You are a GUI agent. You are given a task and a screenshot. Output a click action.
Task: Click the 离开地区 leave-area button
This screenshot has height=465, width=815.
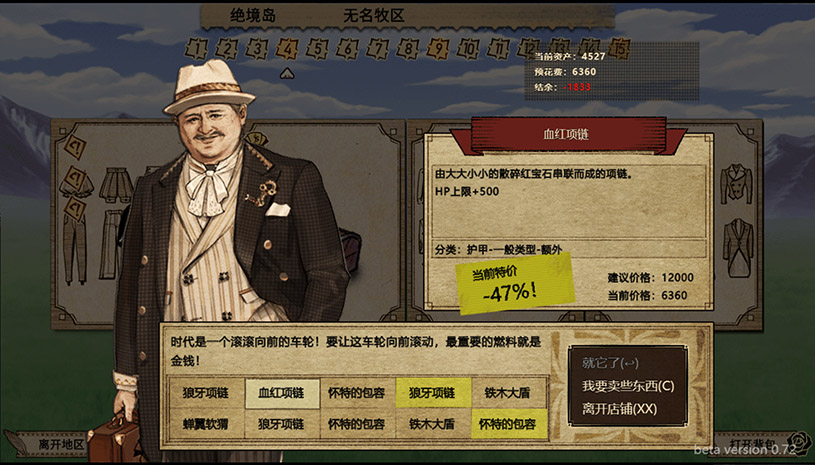point(62,444)
